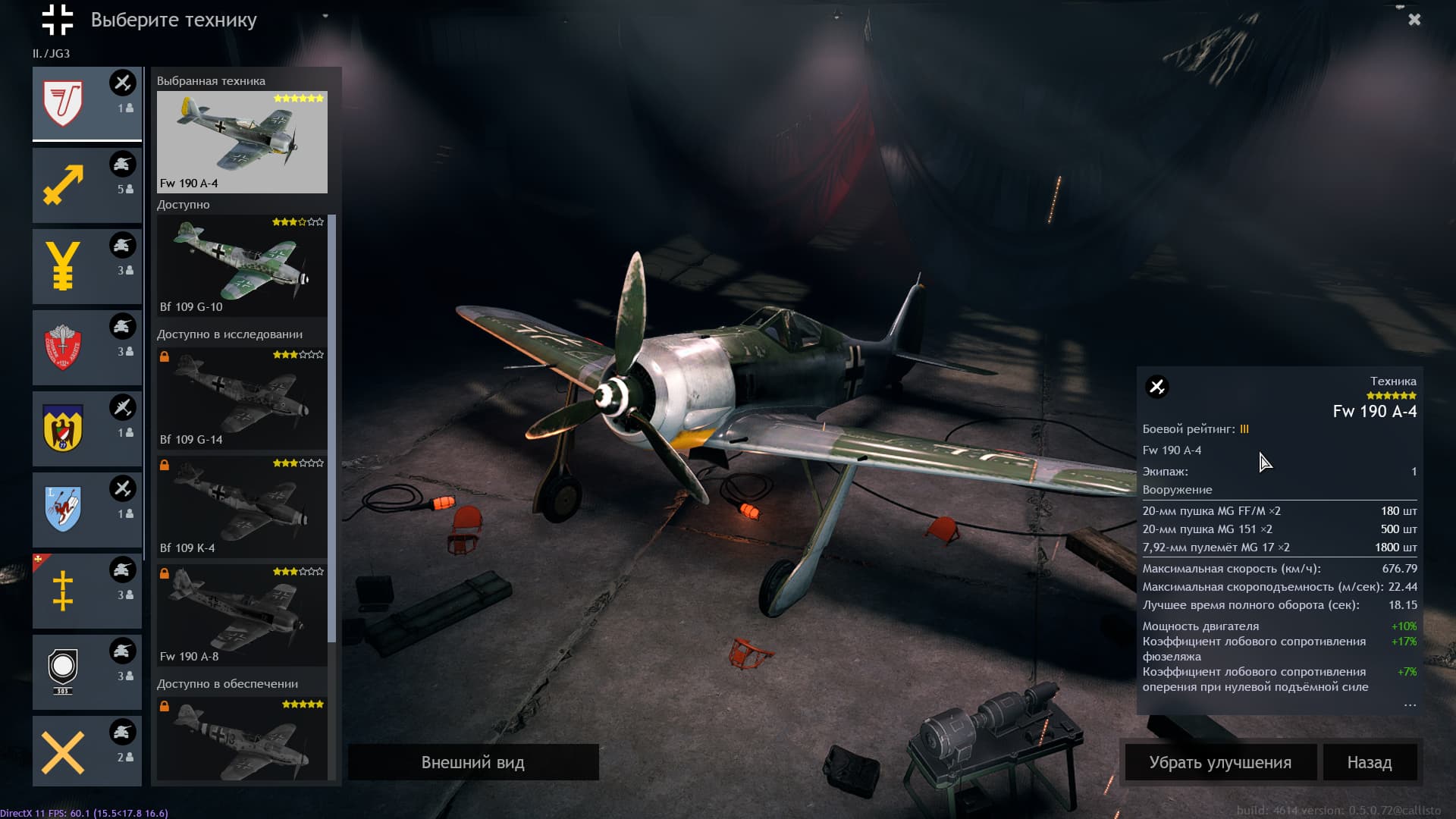Select the yellow diagonal arrow squad
1456x819 pixels.
(x=86, y=185)
